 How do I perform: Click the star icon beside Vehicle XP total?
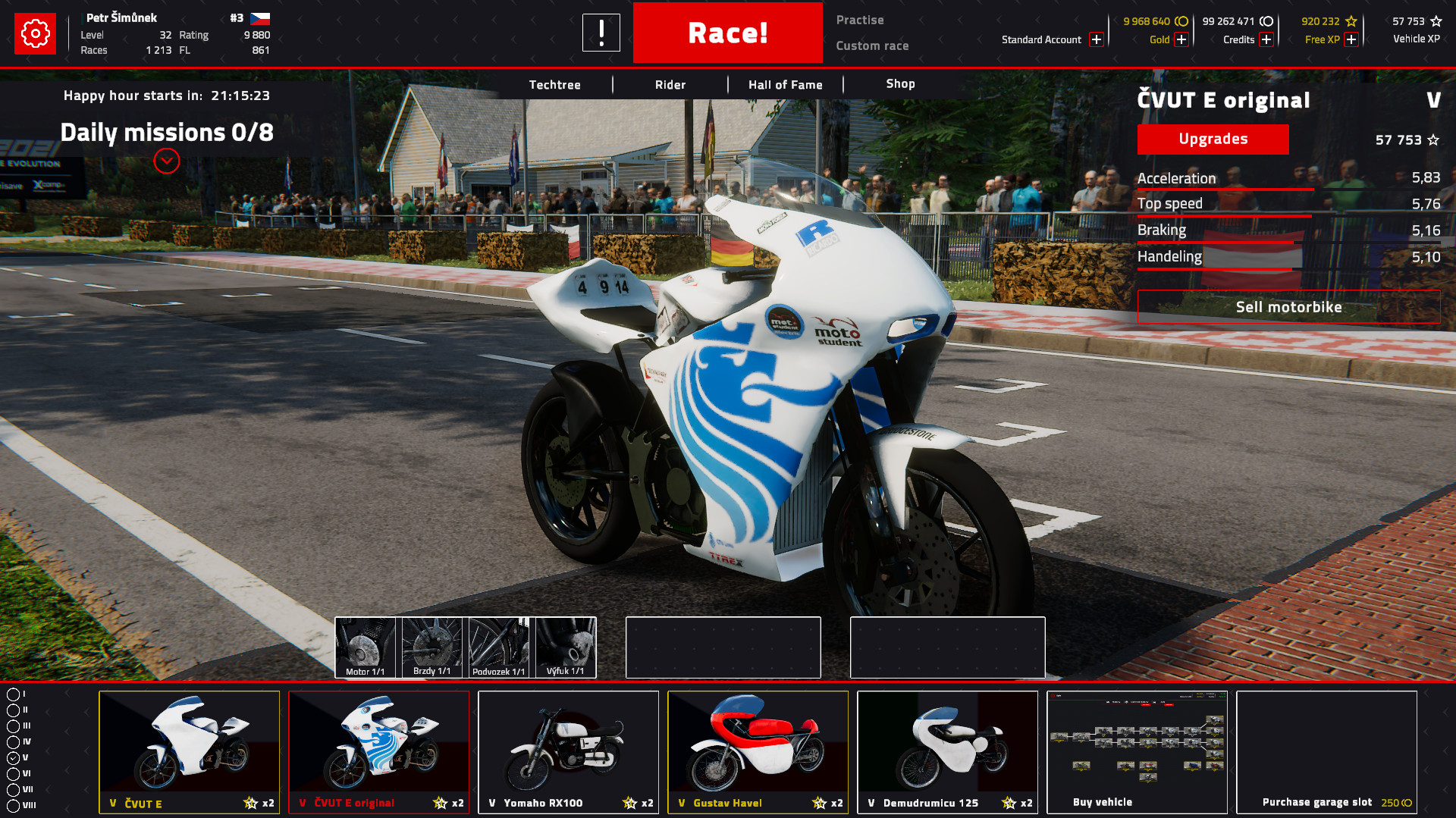click(1436, 22)
